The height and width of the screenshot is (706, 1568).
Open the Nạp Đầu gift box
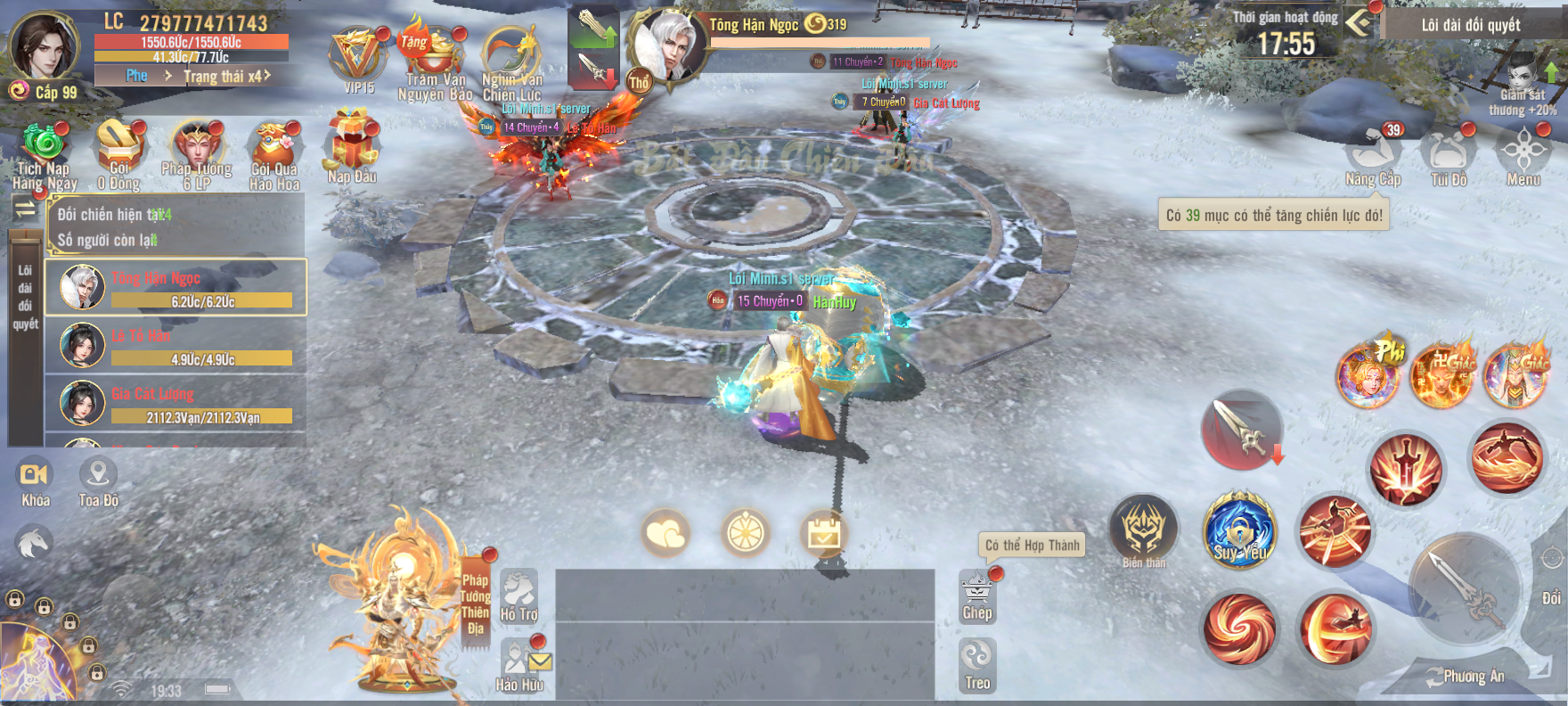point(352,146)
